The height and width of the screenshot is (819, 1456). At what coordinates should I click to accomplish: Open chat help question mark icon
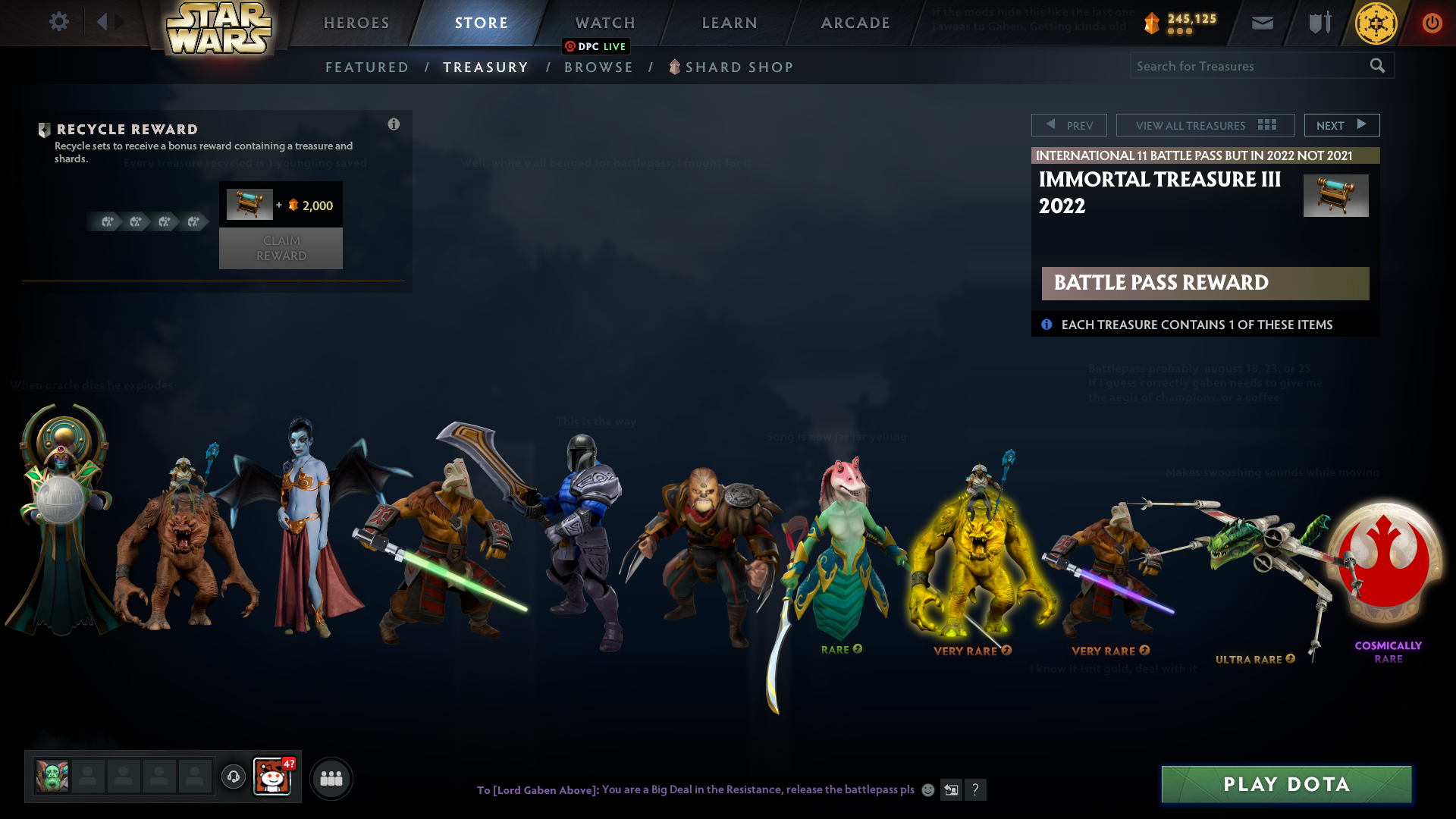(976, 790)
